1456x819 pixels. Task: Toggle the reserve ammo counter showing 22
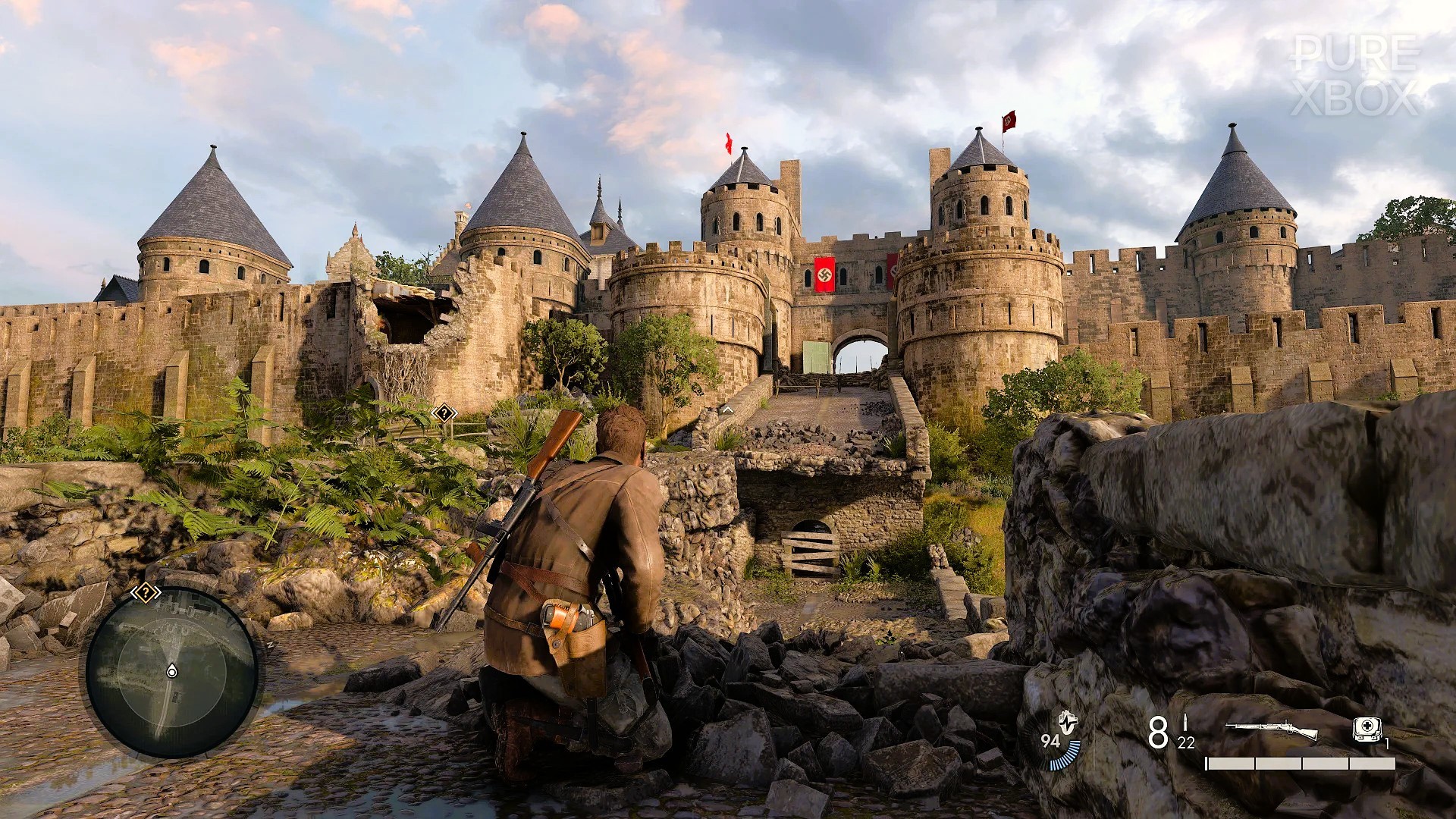pyautogui.click(x=1186, y=743)
